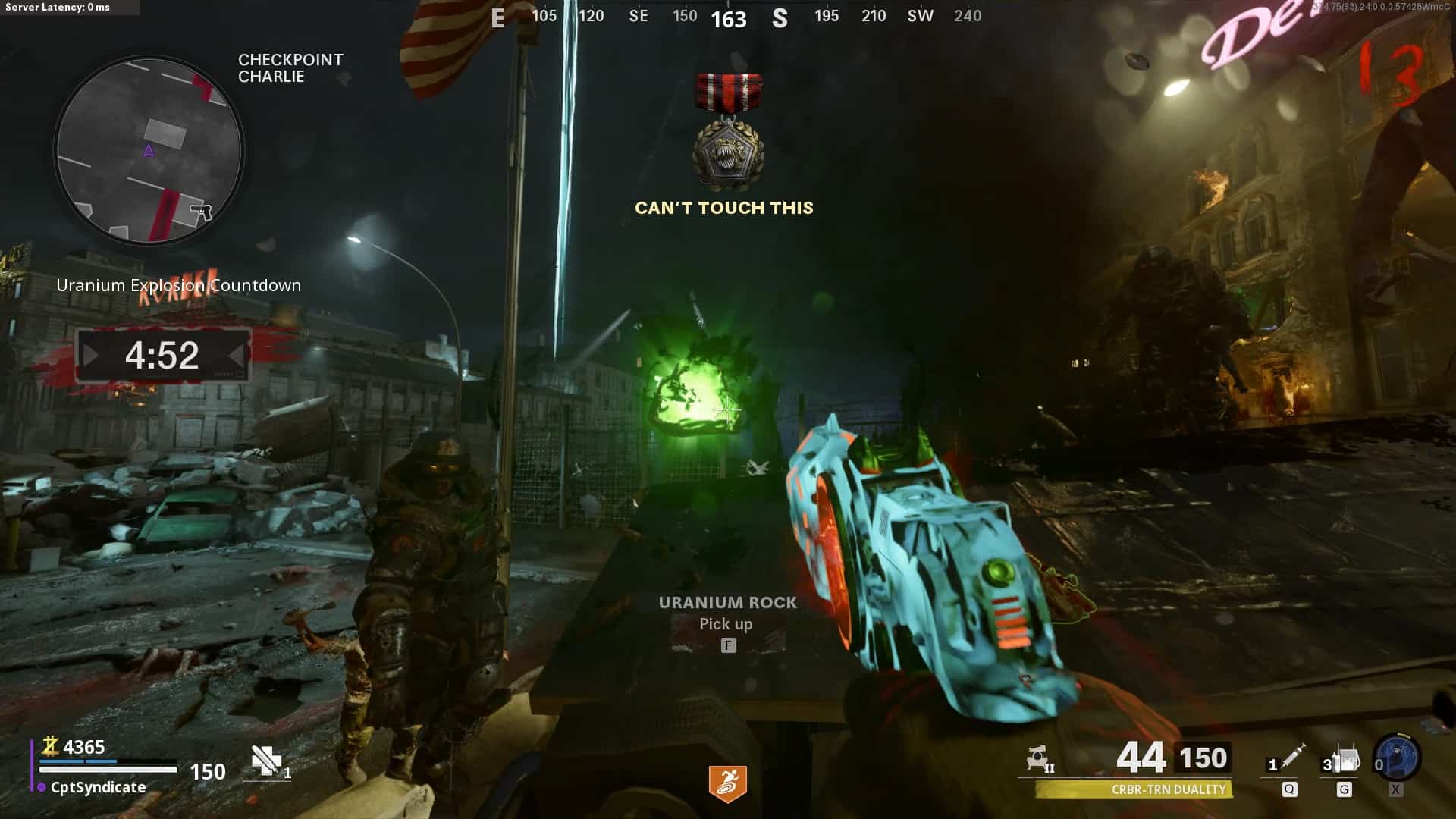Screen dimensions: 1456x819
Task: Select the Stamin-Up perk icon
Action: (x=727, y=783)
